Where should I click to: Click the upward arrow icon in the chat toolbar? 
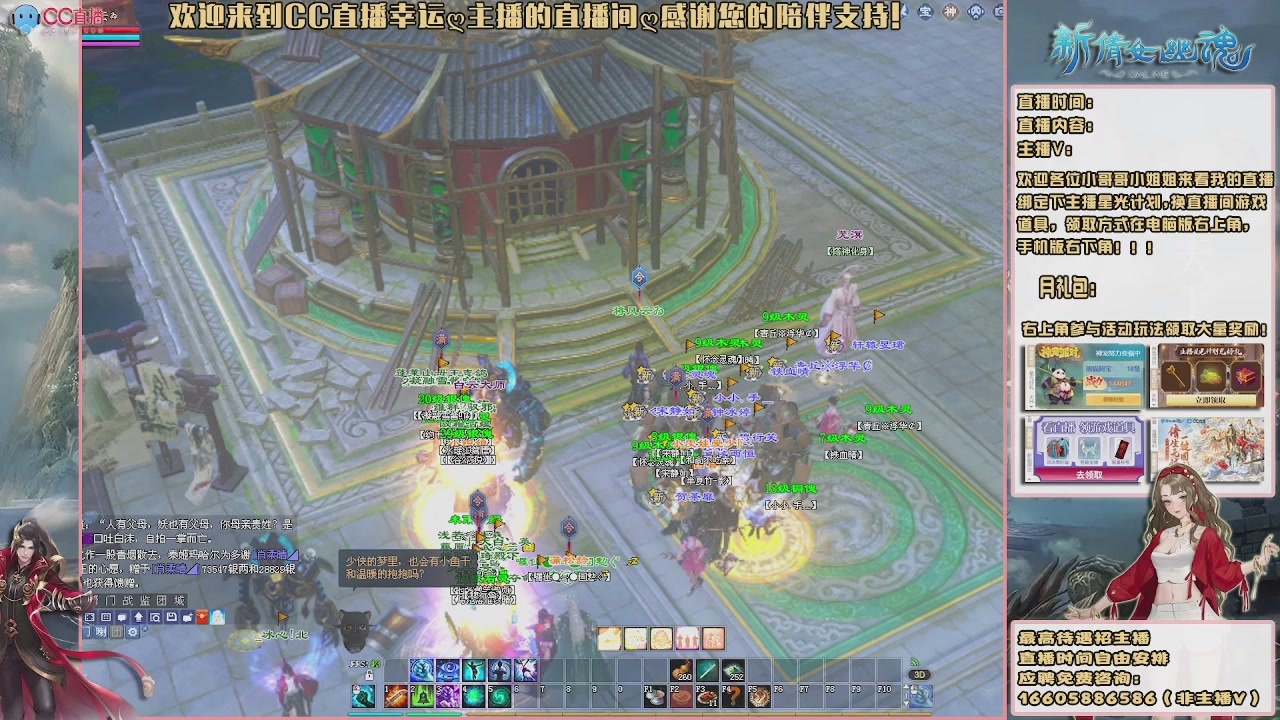pos(139,616)
